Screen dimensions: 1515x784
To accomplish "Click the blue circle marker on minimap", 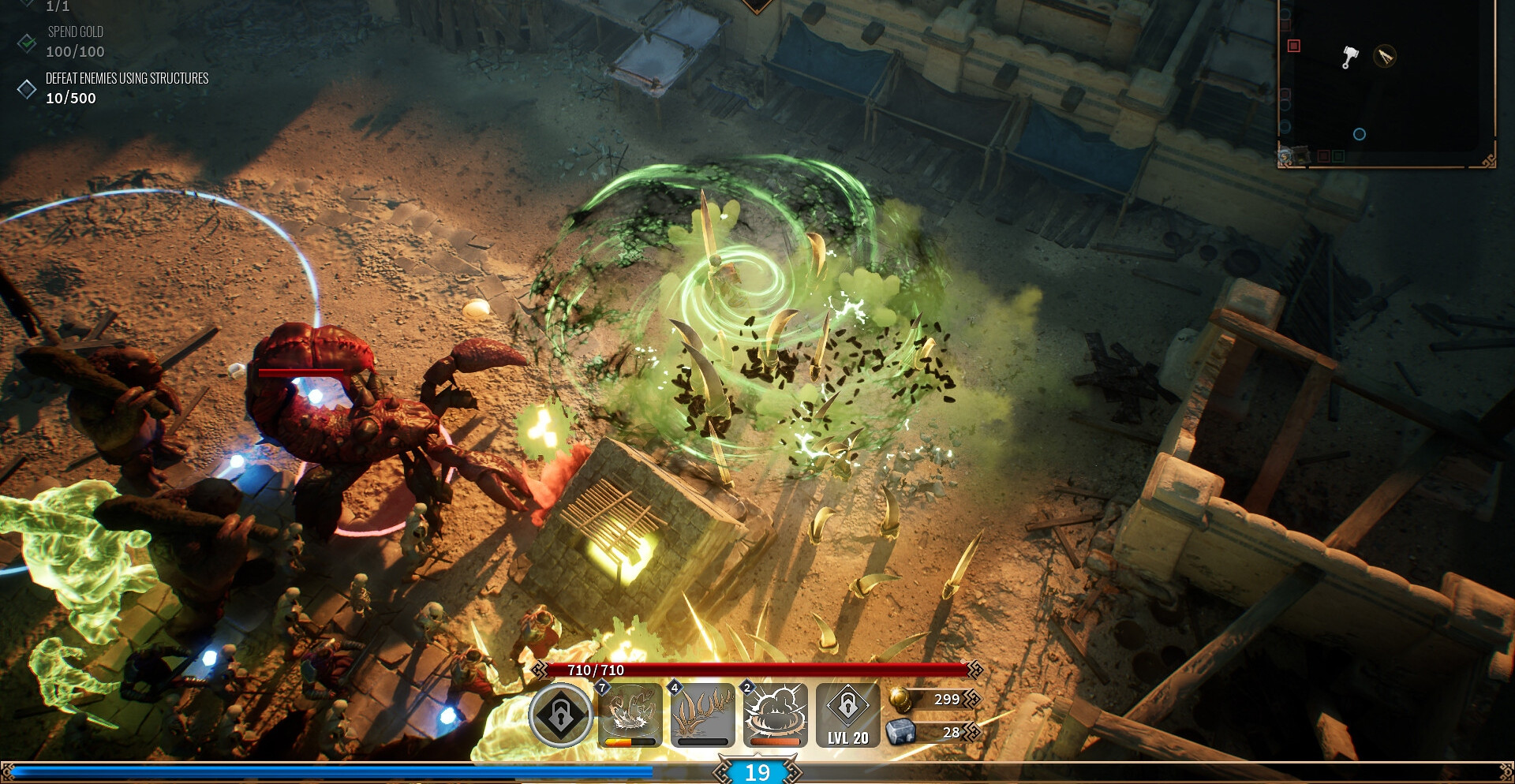I will pyautogui.click(x=1360, y=134).
